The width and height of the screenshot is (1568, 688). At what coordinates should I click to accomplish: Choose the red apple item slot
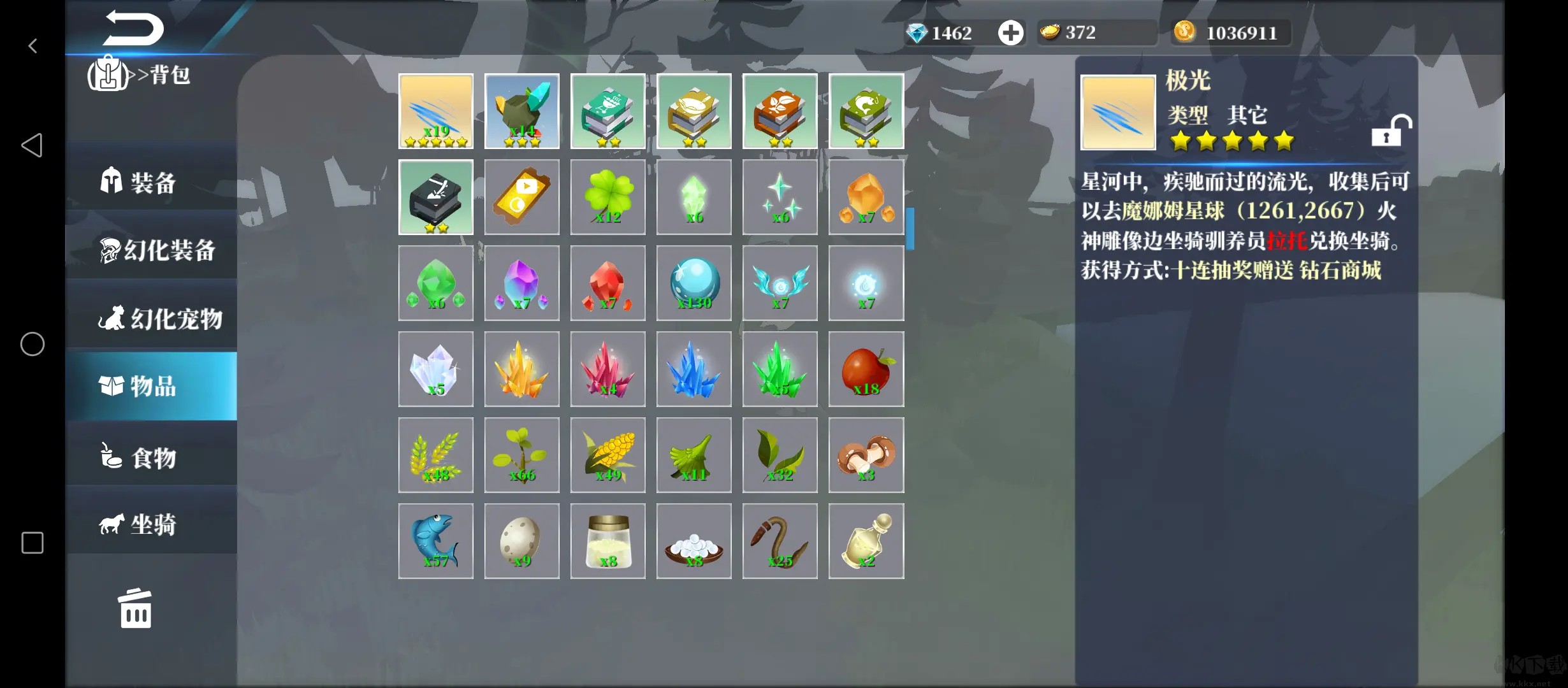pos(866,369)
